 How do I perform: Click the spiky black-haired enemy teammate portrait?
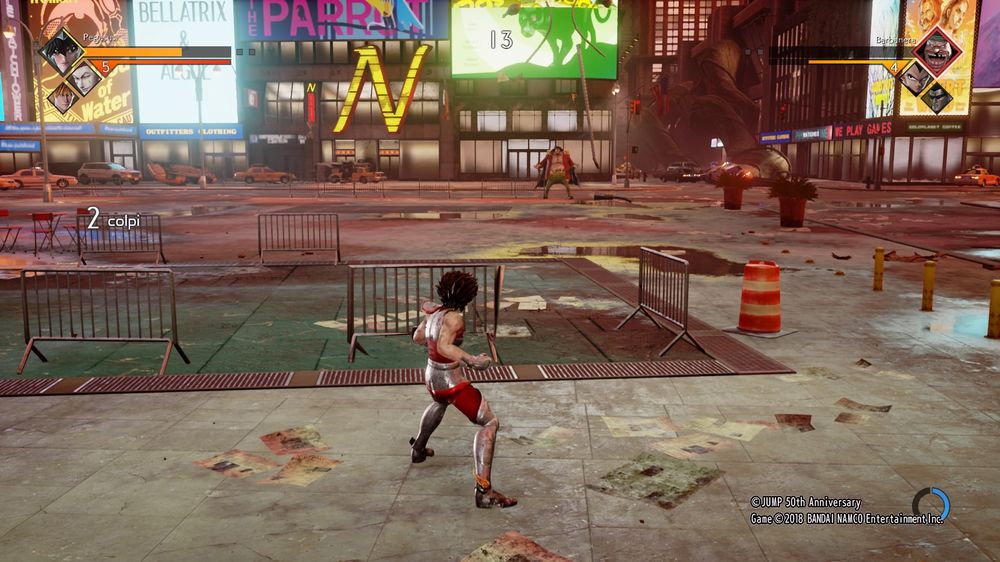(916, 78)
